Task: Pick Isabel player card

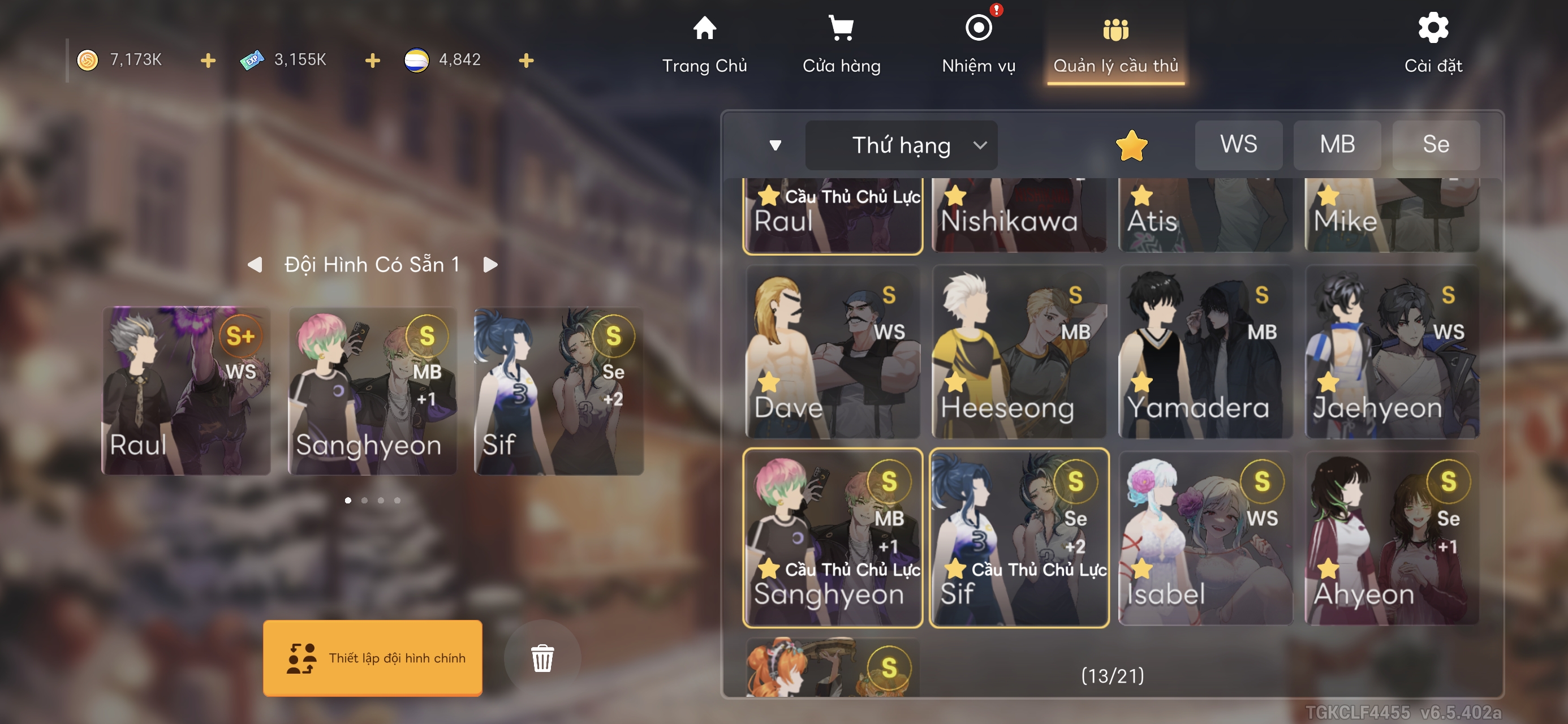Action: pos(1205,538)
